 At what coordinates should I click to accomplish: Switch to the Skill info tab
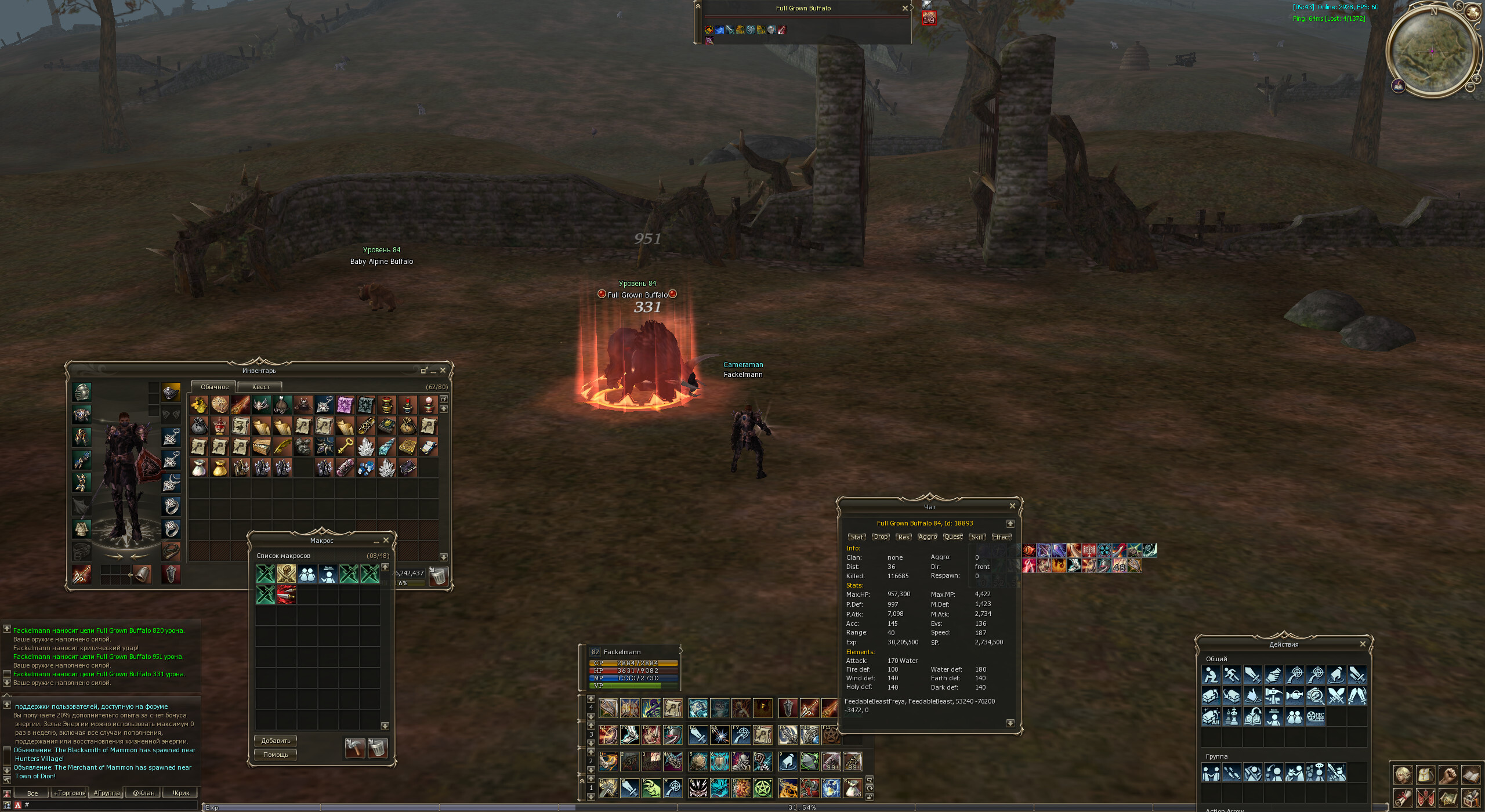pyautogui.click(x=977, y=537)
